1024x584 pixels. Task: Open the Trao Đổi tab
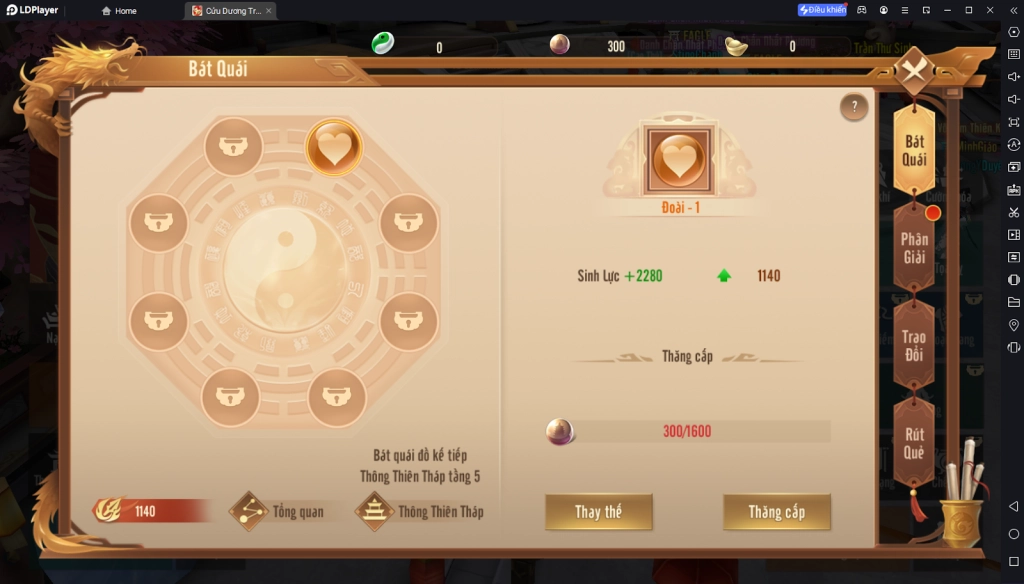[914, 345]
